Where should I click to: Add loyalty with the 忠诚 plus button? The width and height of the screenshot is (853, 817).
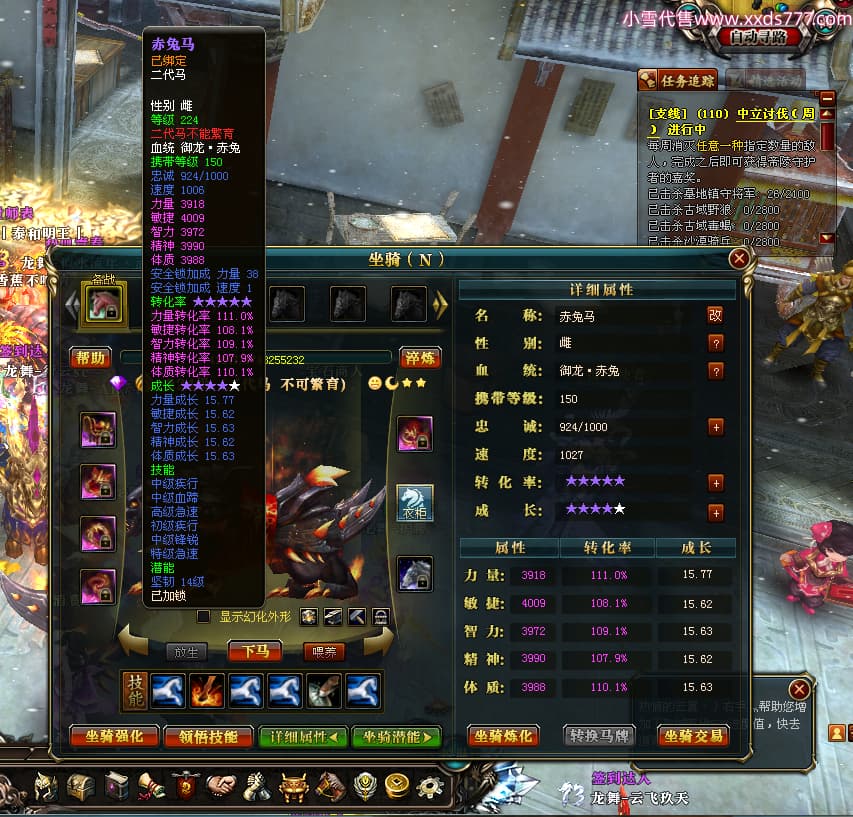click(715, 427)
